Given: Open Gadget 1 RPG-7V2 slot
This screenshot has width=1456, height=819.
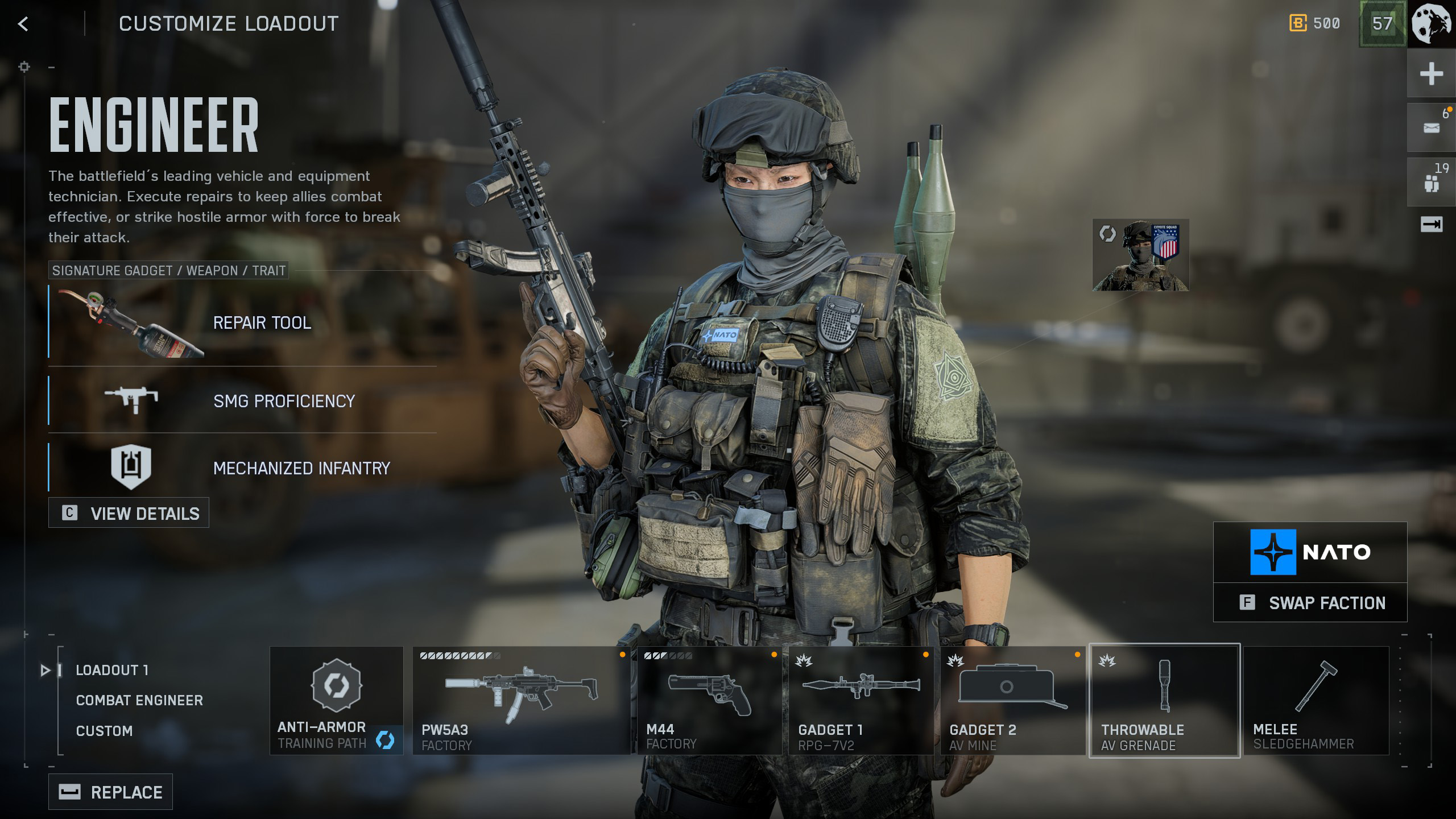Looking at the screenshot, I should pyautogui.click(x=861, y=701).
